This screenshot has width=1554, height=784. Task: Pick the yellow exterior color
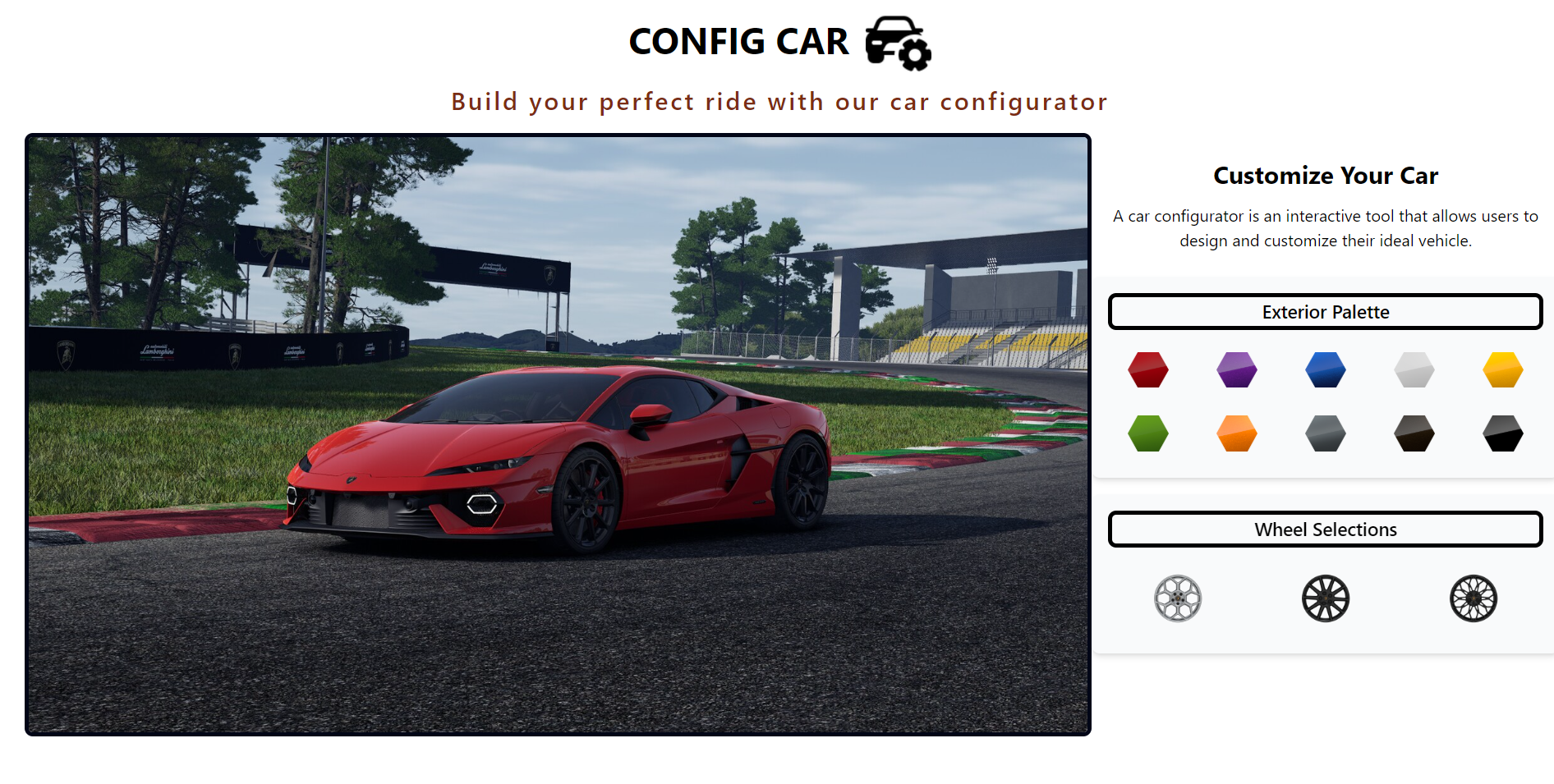pyautogui.click(x=1502, y=369)
